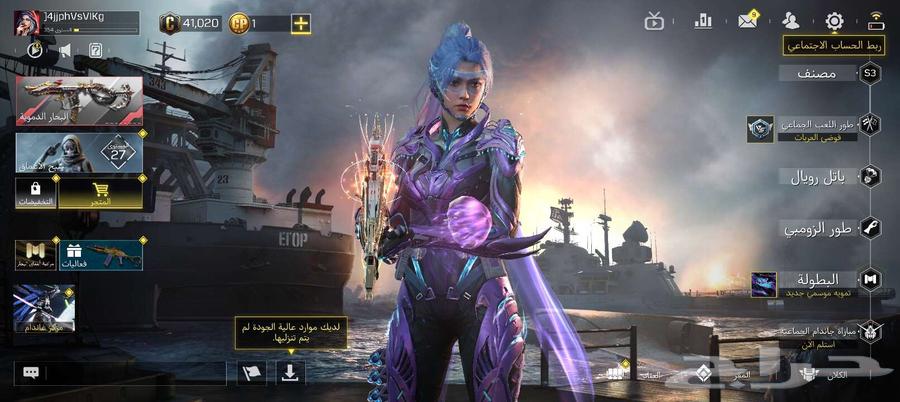The width and height of the screenshot is (900, 402).
Task: Open the settings gear icon
Action: pos(834,20)
